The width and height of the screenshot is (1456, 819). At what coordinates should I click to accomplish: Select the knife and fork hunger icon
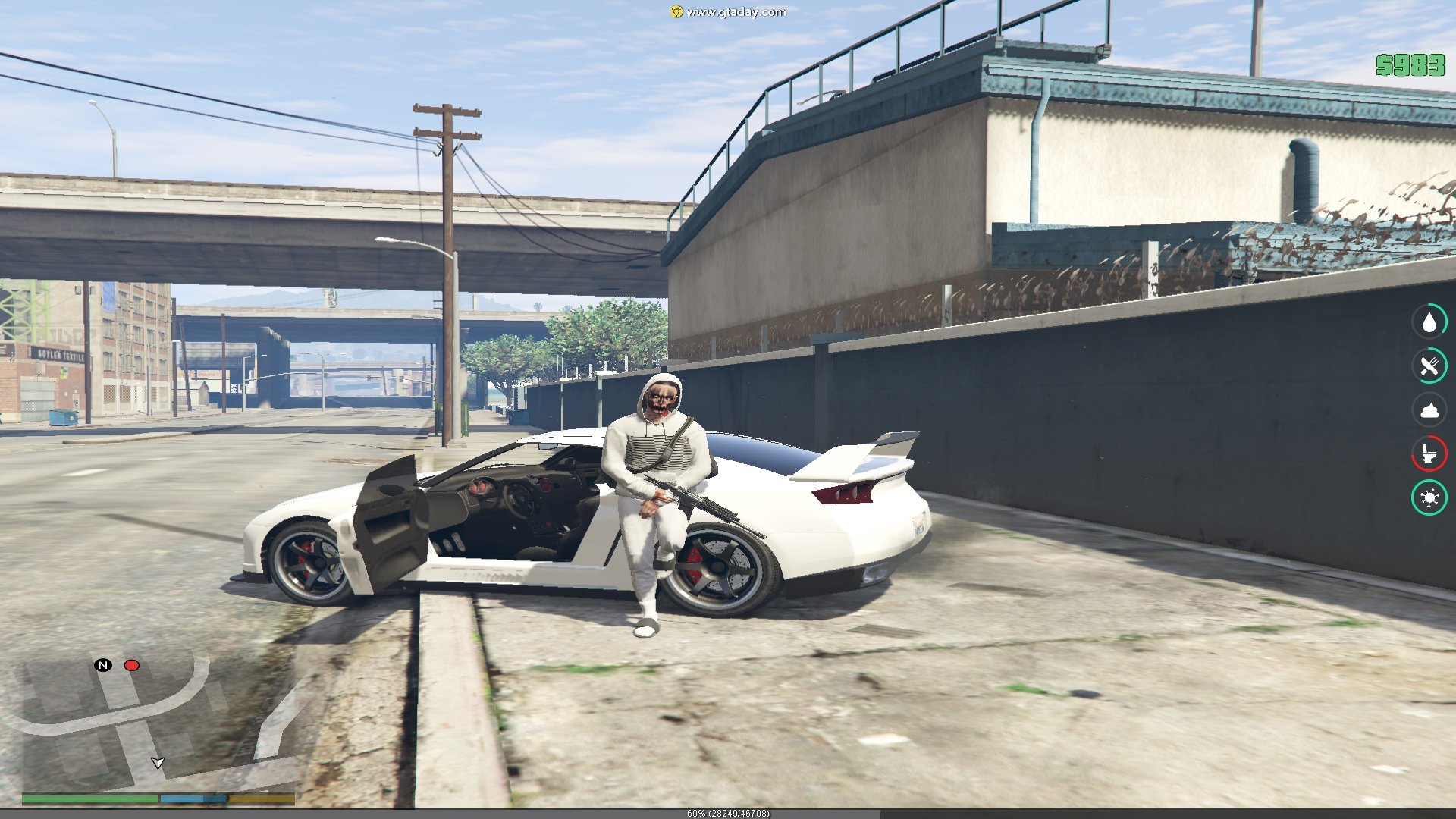(x=1429, y=366)
